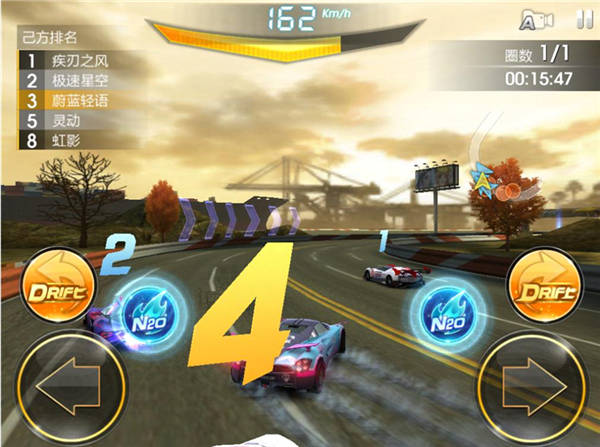Pause the race
The image size is (600, 447).
(x=584, y=18)
